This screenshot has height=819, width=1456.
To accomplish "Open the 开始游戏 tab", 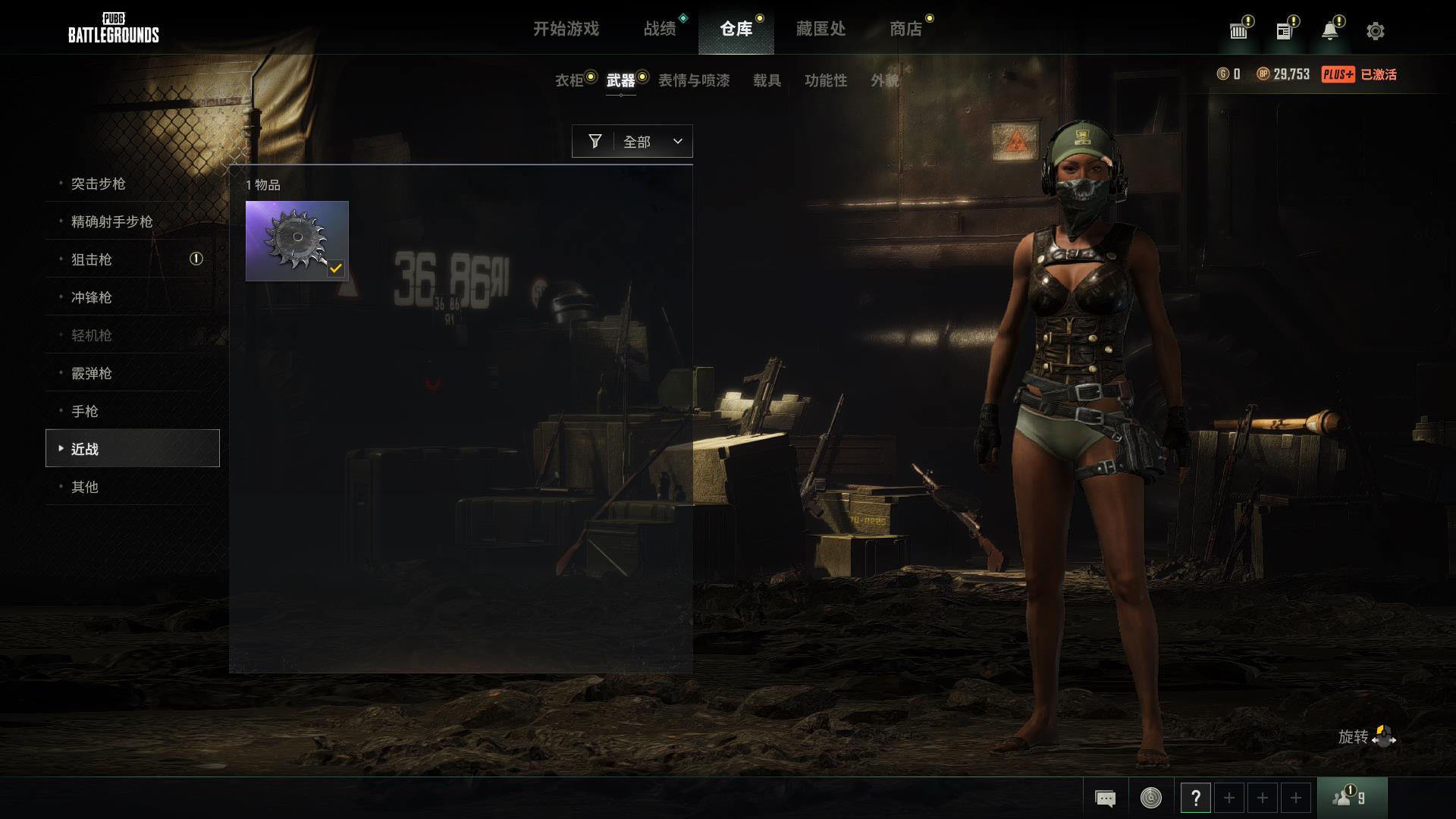I will click(566, 29).
